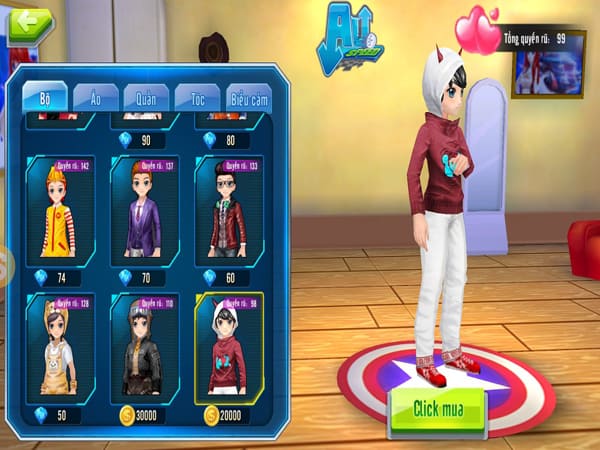Switch to the Biểu cảm tab
Screen dimensions: 600x450
(248, 97)
